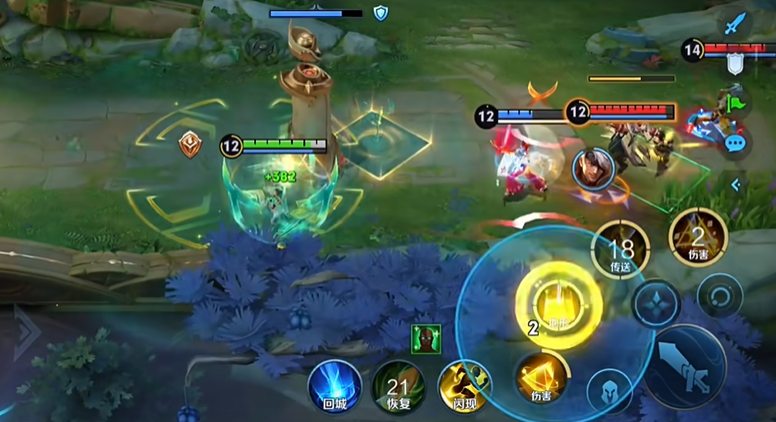Use the 恢复 restore ability

(x=398, y=386)
